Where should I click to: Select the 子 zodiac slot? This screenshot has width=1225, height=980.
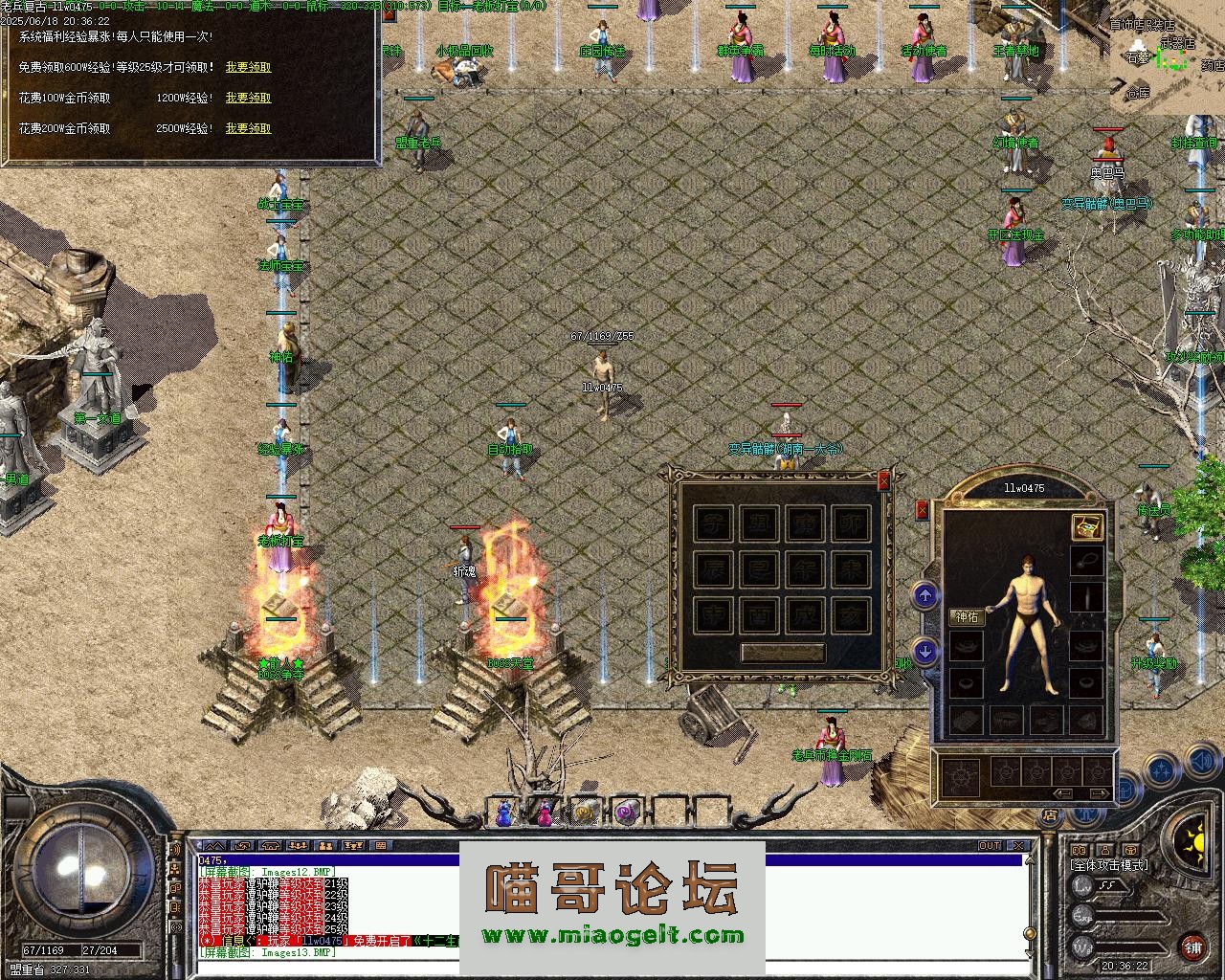711,523
